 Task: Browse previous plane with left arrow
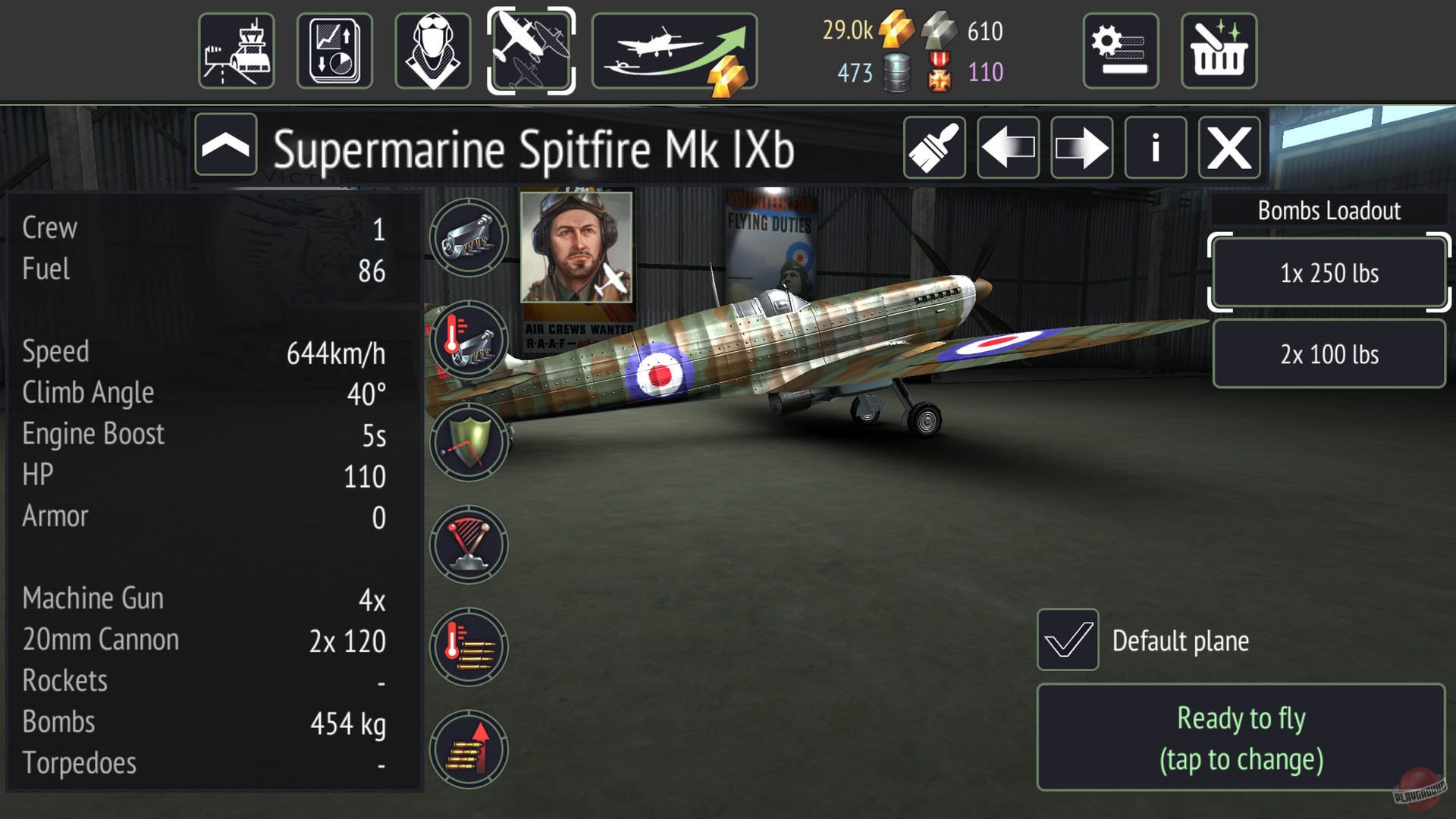[1008, 147]
